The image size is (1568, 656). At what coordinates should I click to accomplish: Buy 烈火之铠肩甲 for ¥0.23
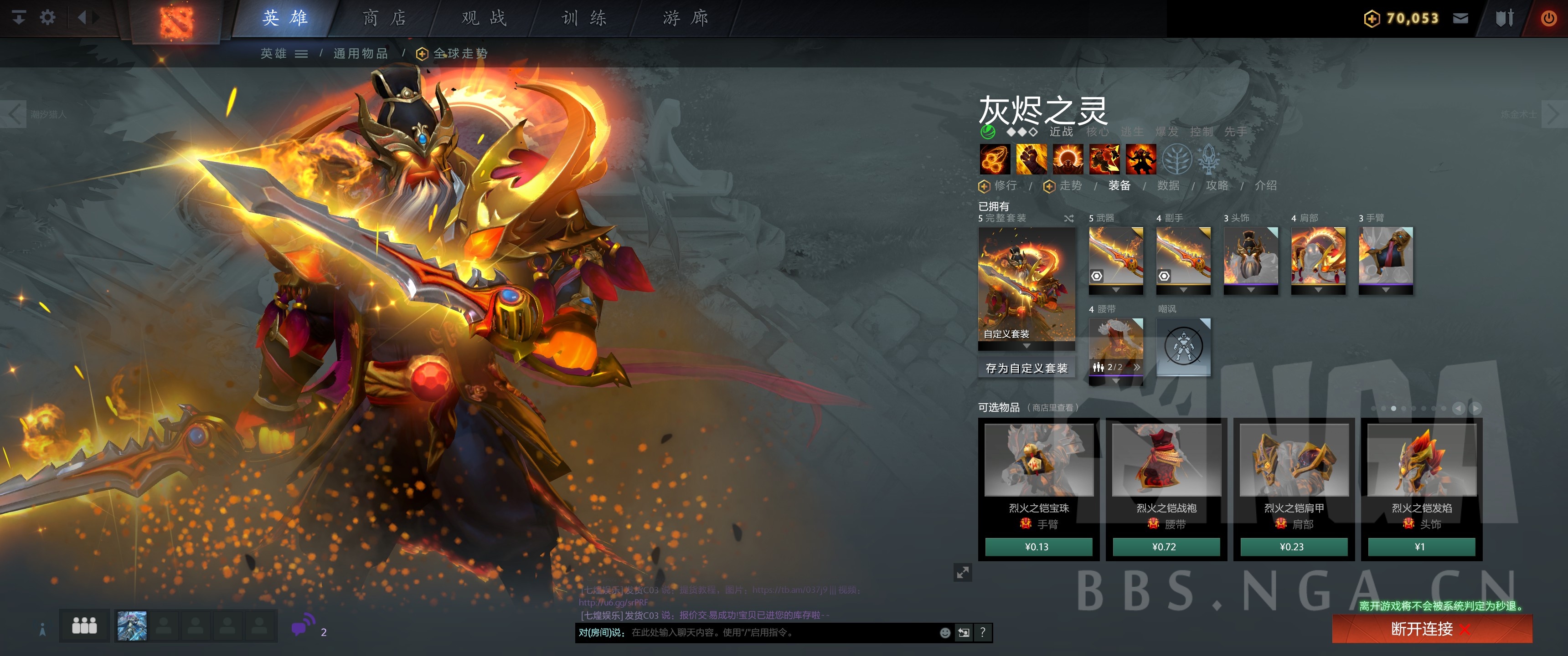tap(1293, 547)
